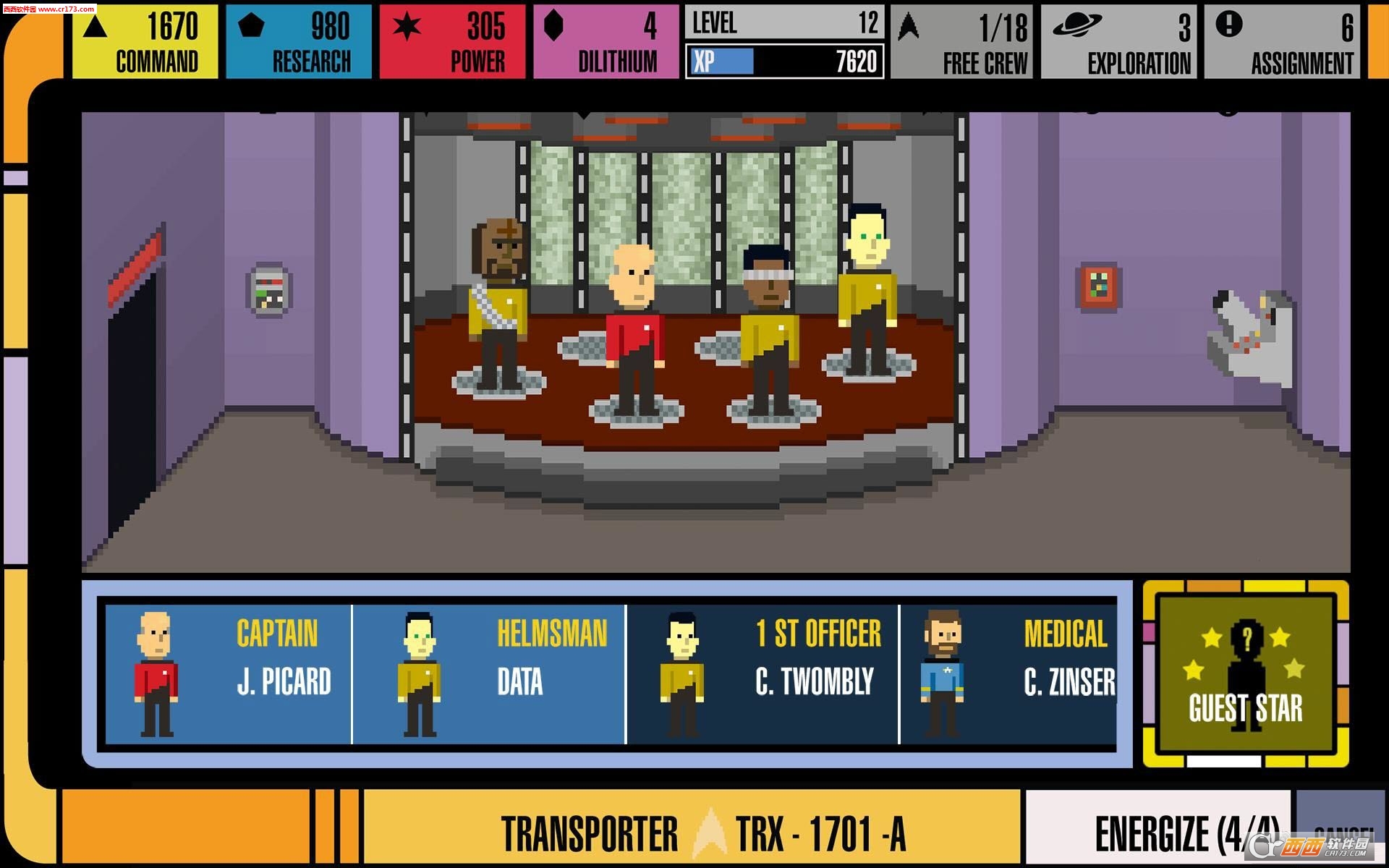Viewport: 1389px width, 868px height.
Task: Tap the Dilithium resource counter
Action: coord(606,42)
